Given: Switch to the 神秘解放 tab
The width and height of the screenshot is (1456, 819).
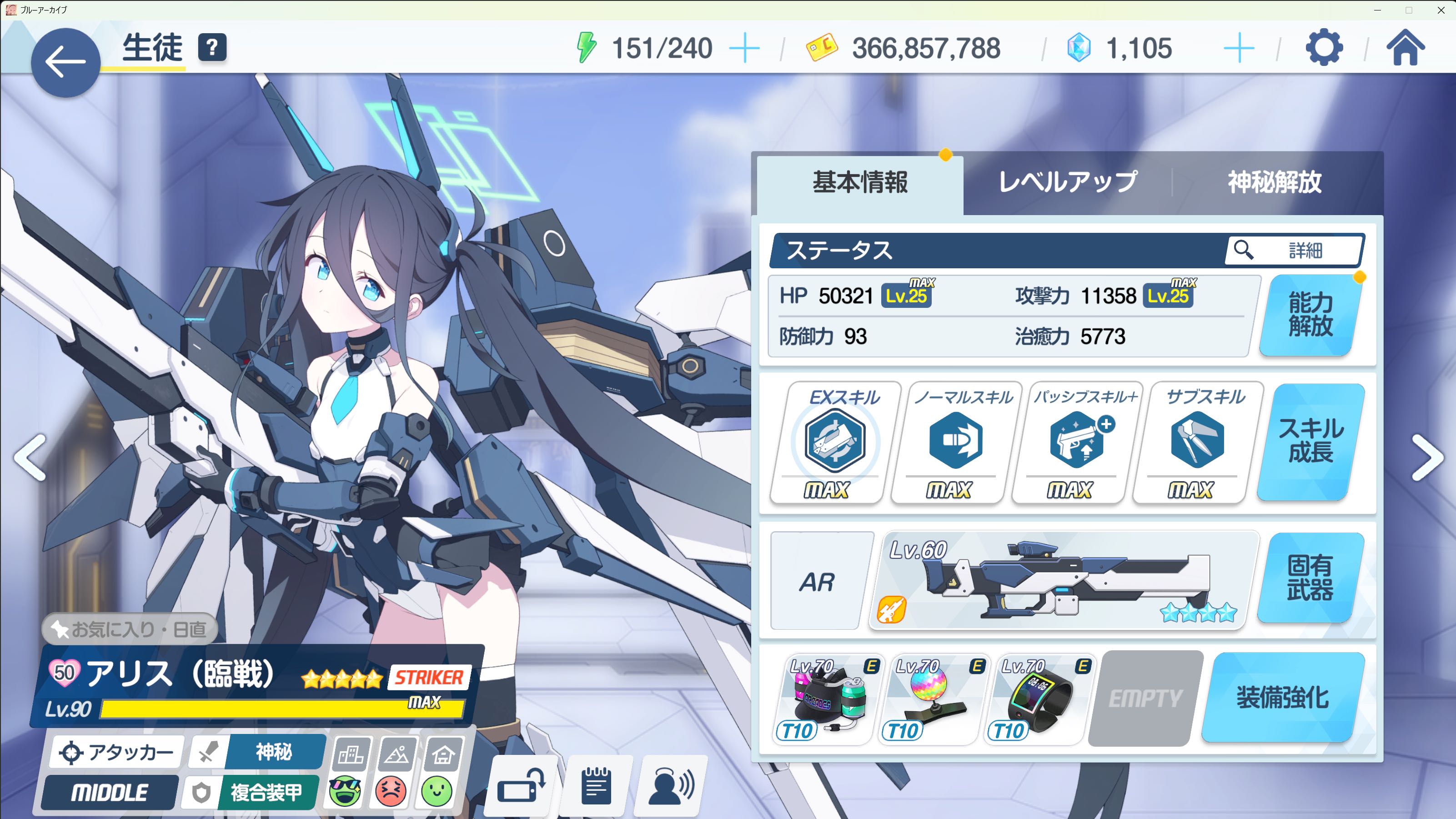Looking at the screenshot, I should tap(1275, 182).
